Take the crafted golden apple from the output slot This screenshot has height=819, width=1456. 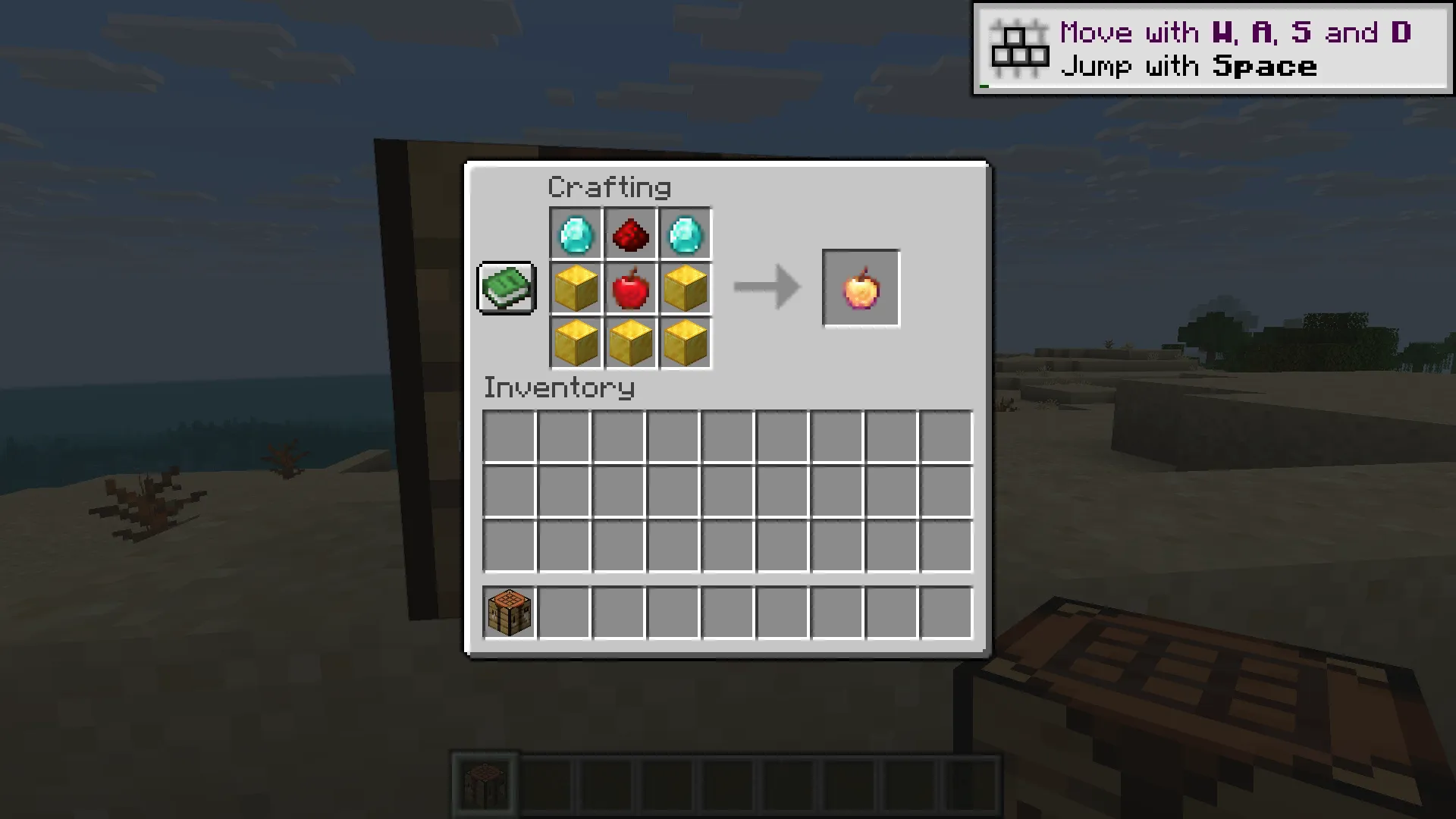coord(860,287)
